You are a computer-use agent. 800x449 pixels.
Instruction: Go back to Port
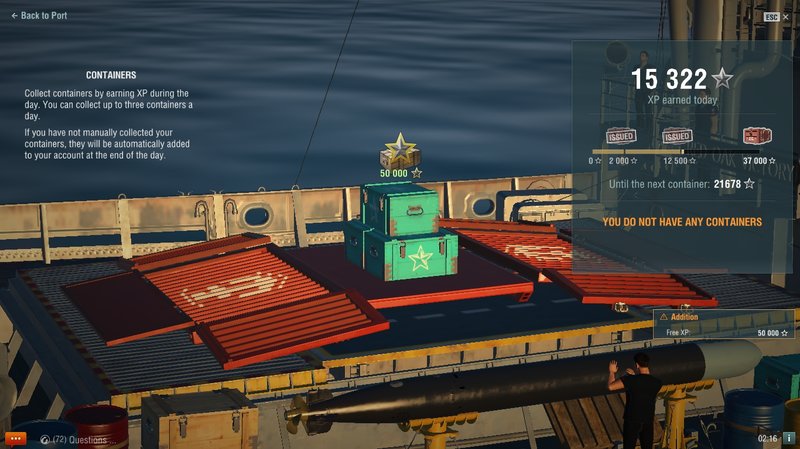pyautogui.click(x=38, y=16)
